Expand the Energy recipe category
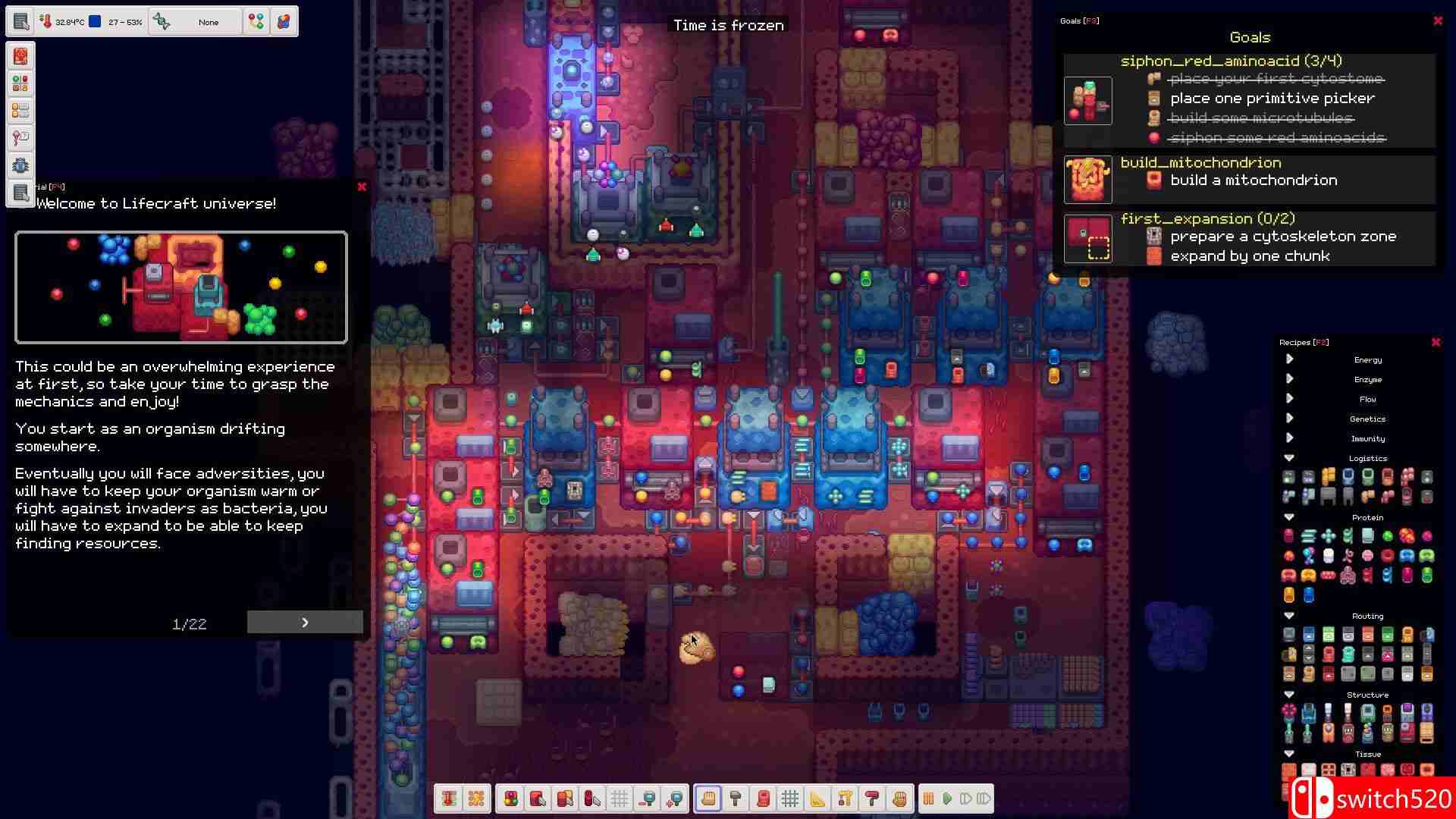The image size is (1456, 819). tap(1289, 359)
